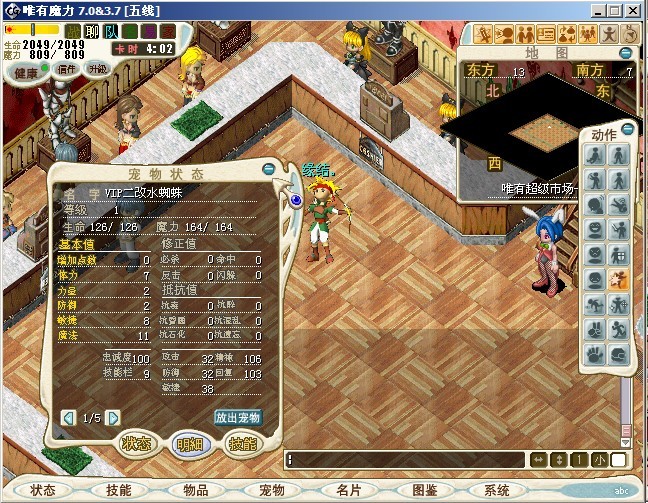The height and width of the screenshot is (503, 648).
Task: Open the 物品 items menu
Action: tap(196, 490)
